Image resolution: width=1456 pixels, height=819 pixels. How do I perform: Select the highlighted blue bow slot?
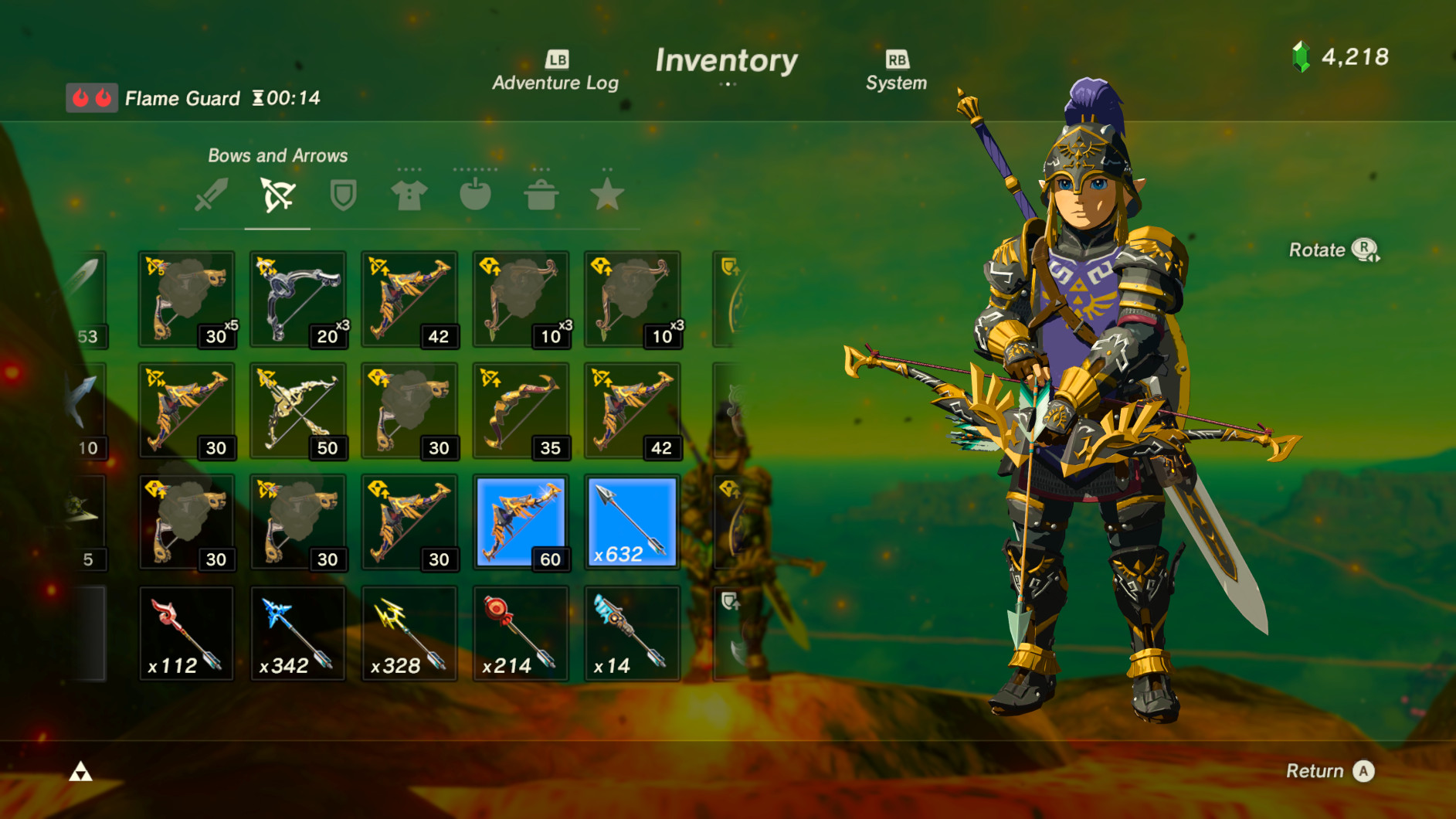[521, 522]
